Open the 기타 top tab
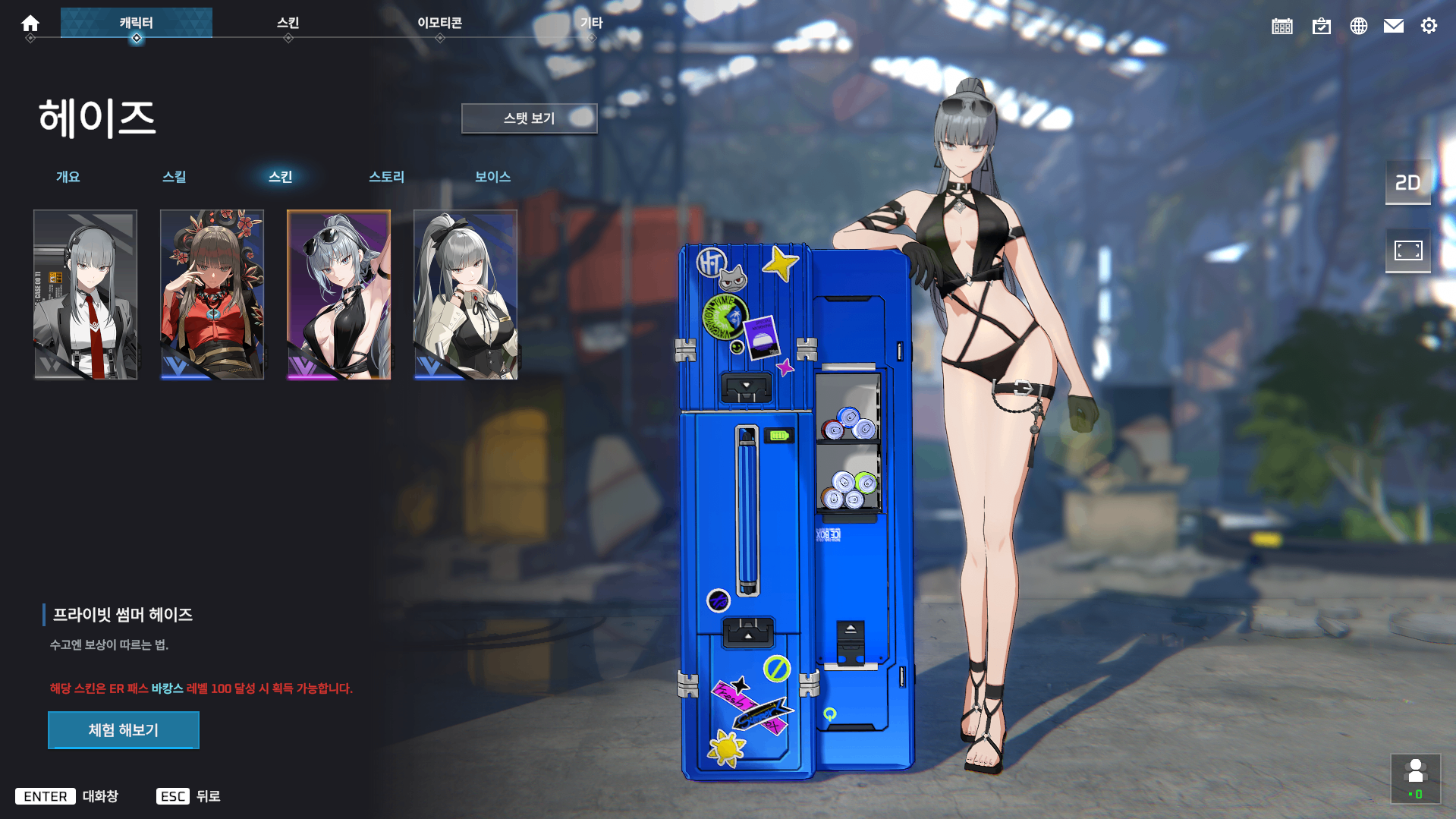The width and height of the screenshot is (1456, 819). tap(592, 23)
